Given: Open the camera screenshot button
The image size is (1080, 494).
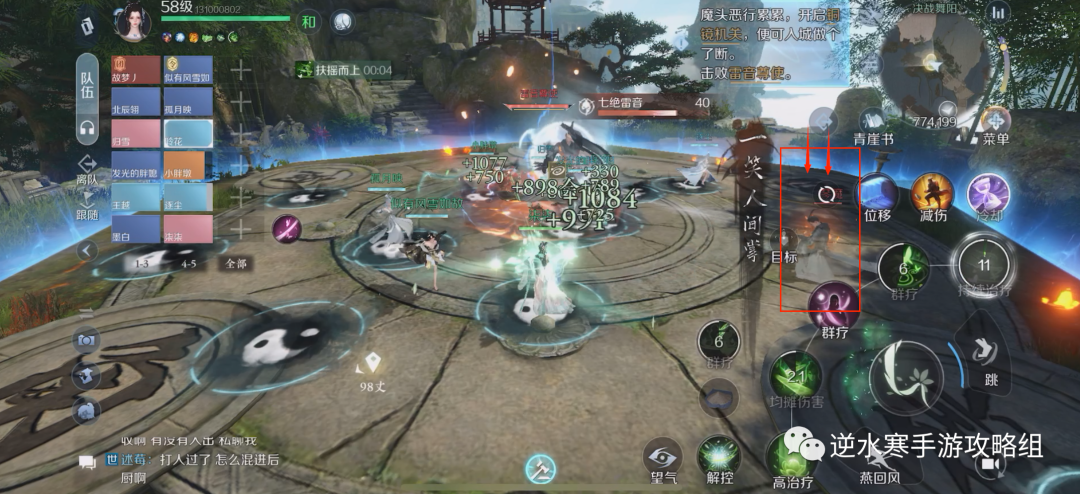Looking at the screenshot, I should (86, 341).
